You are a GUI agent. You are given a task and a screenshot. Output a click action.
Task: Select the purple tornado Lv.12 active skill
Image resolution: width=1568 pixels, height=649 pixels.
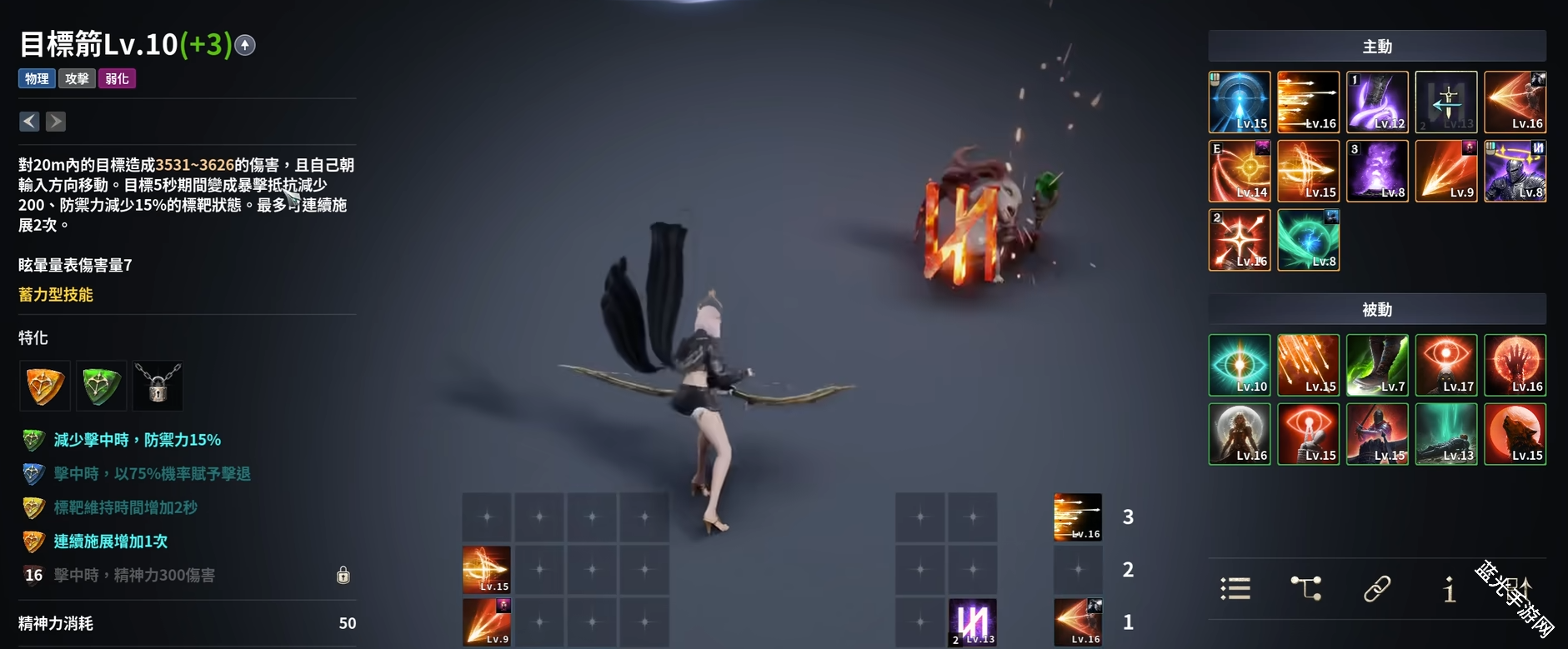click(1377, 102)
